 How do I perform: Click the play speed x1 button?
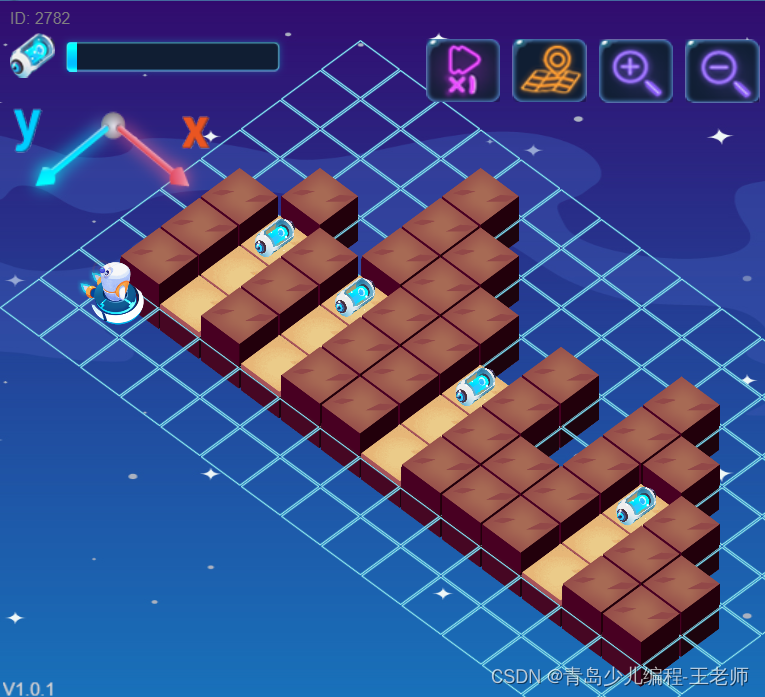coord(462,71)
